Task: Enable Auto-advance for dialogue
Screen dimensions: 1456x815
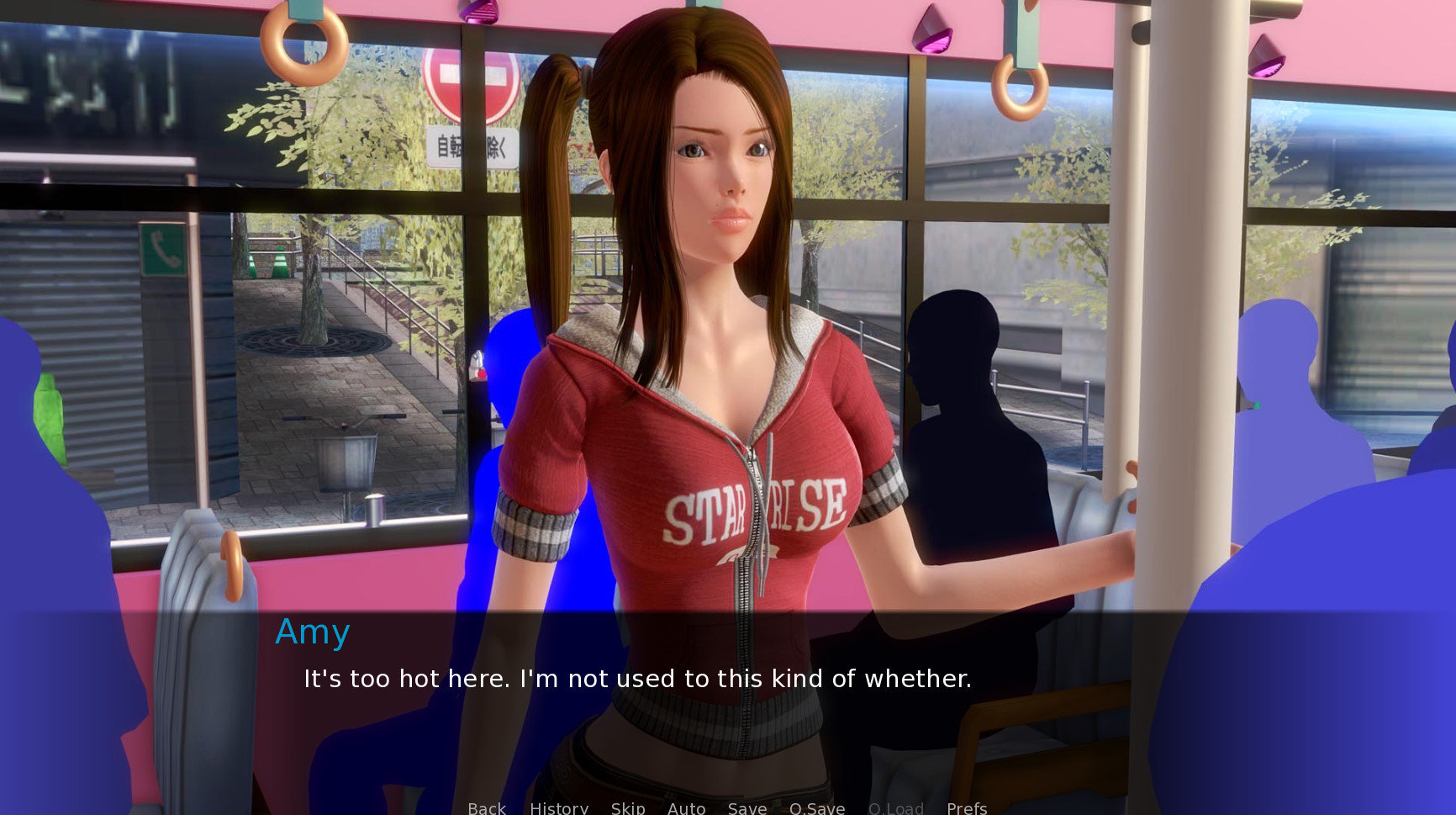Action: [x=686, y=807]
